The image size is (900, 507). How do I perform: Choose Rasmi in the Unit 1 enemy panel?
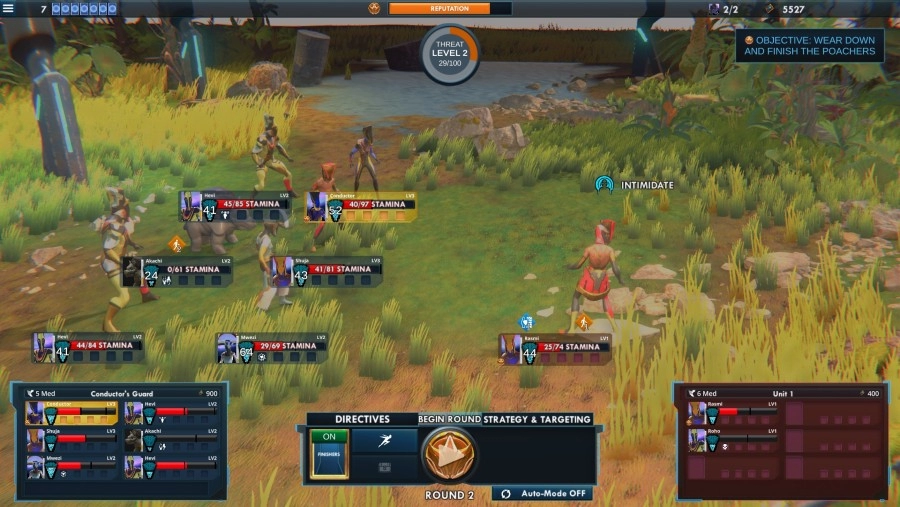pos(731,412)
